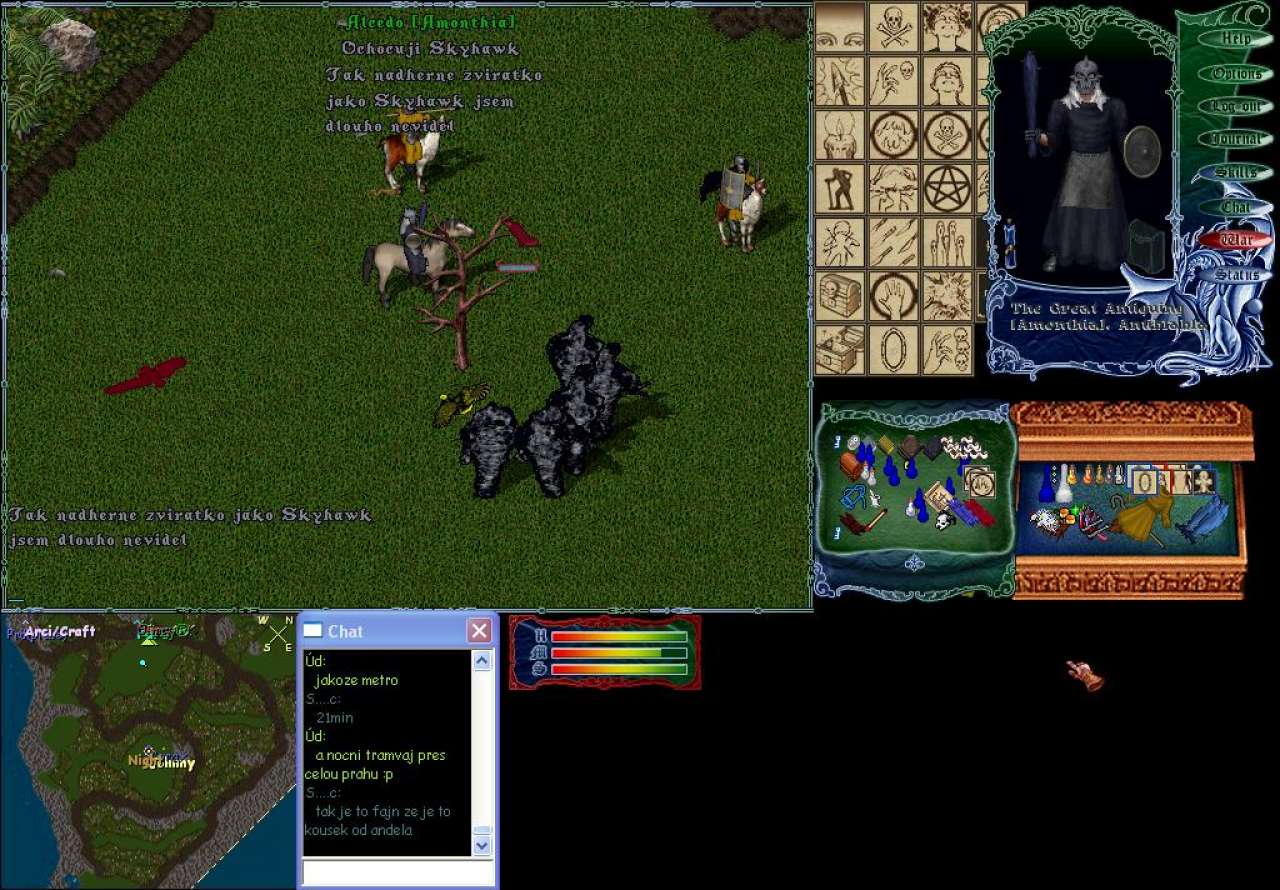1280x890 pixels.
Task: Open Chat from the paperdoll
Action: pos(1236,207)
